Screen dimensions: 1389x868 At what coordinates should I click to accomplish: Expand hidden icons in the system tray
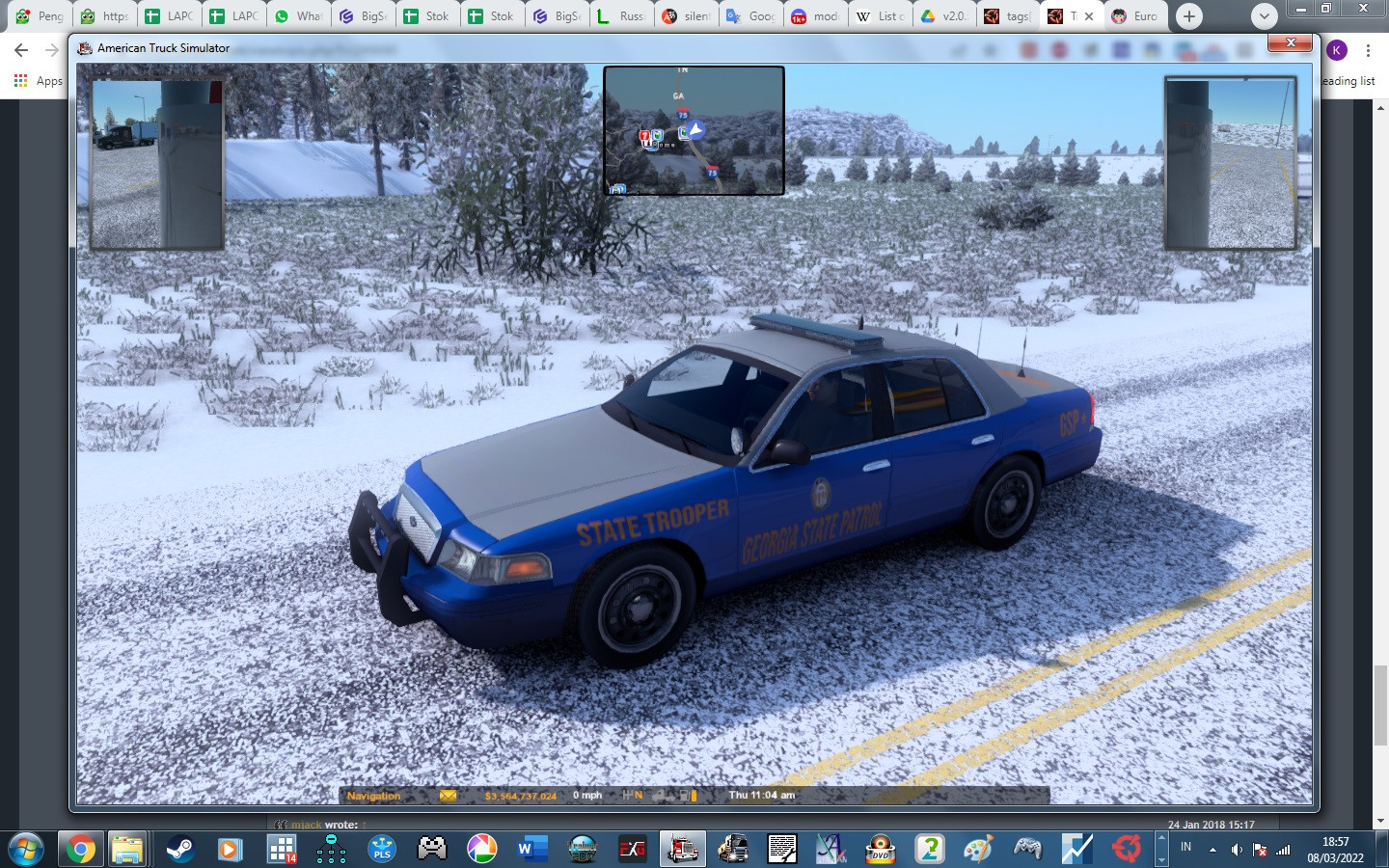[x=1212, y=848]
